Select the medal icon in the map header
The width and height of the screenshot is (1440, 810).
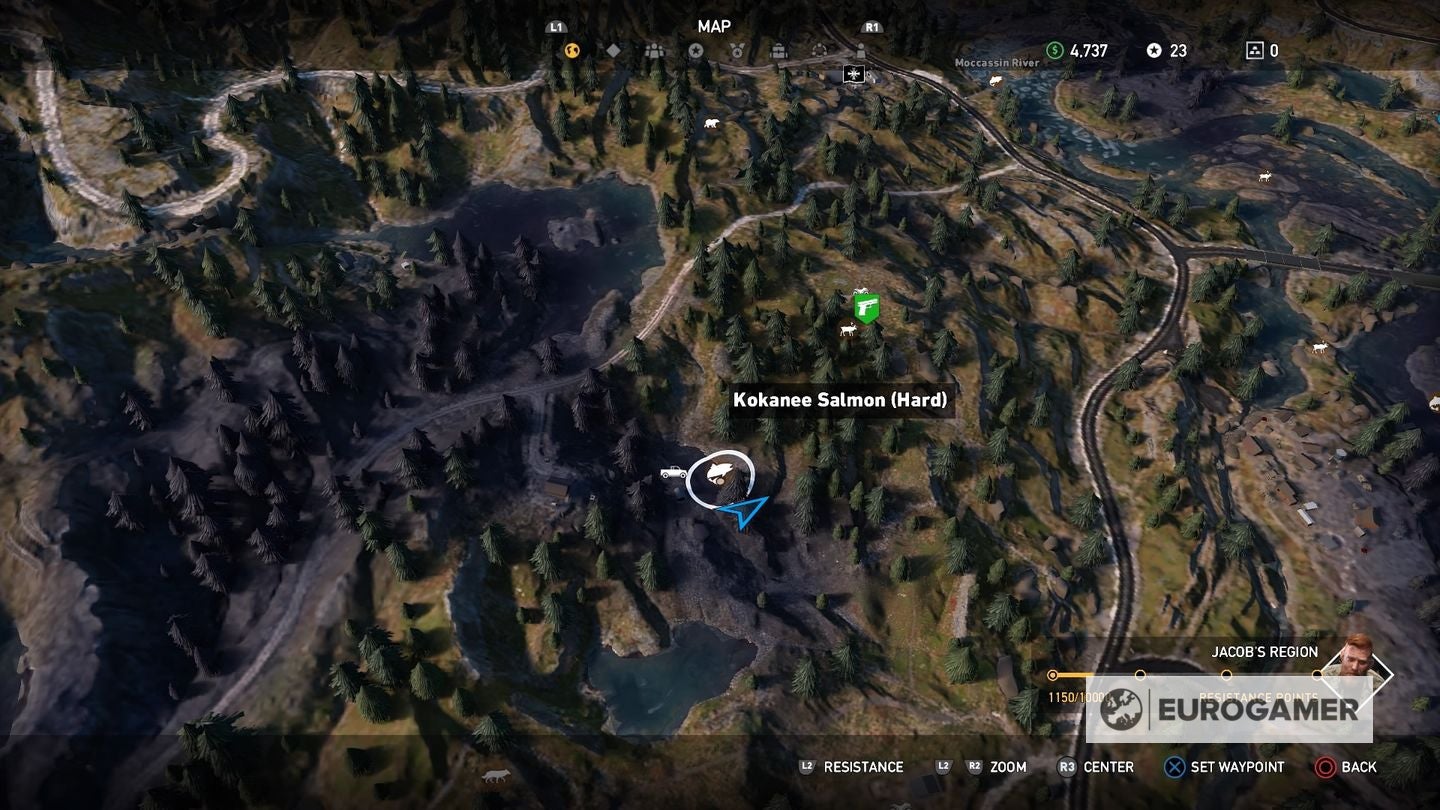click(737, 49)
